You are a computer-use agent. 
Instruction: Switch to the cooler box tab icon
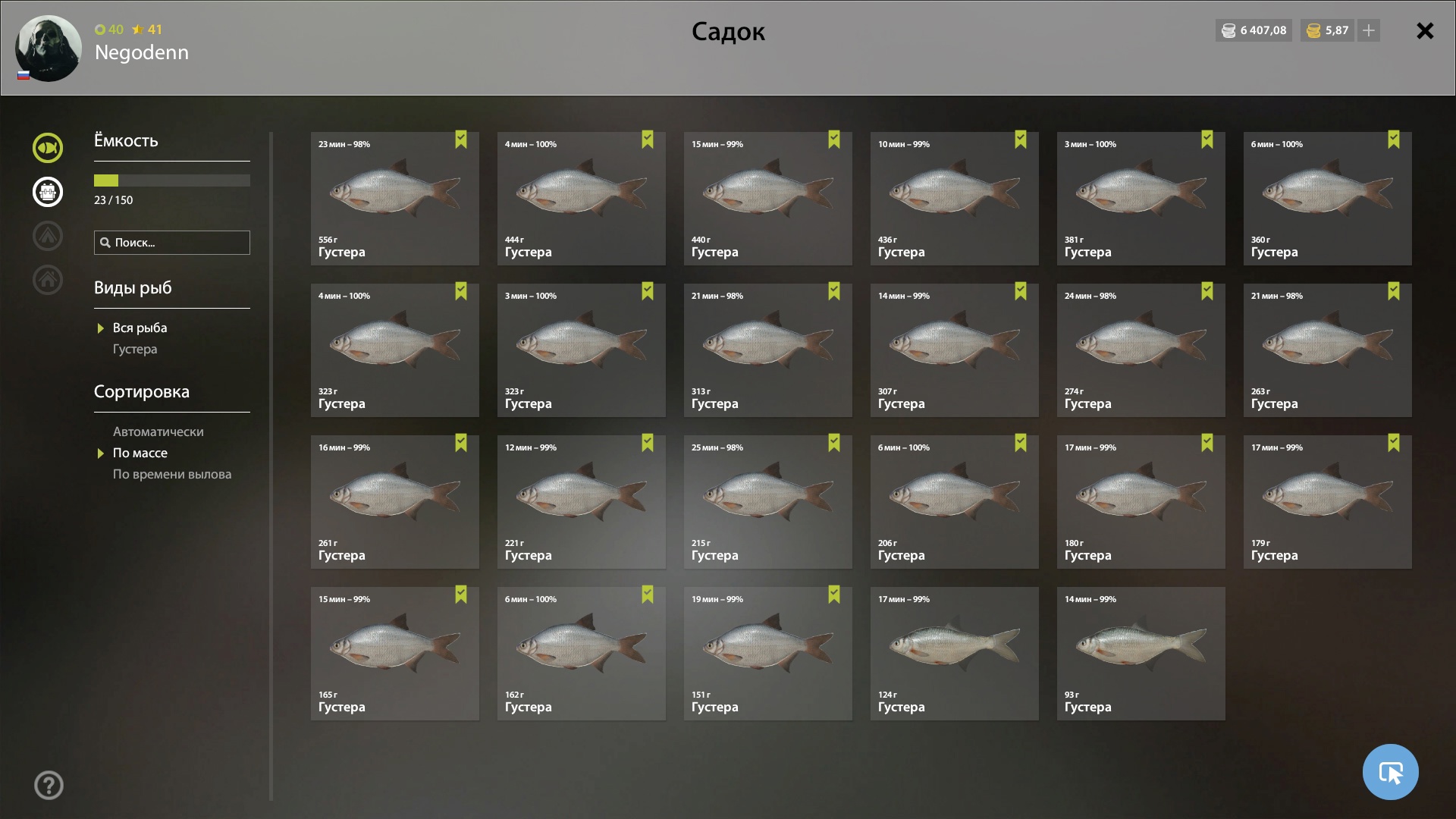[x=48, y=192]
